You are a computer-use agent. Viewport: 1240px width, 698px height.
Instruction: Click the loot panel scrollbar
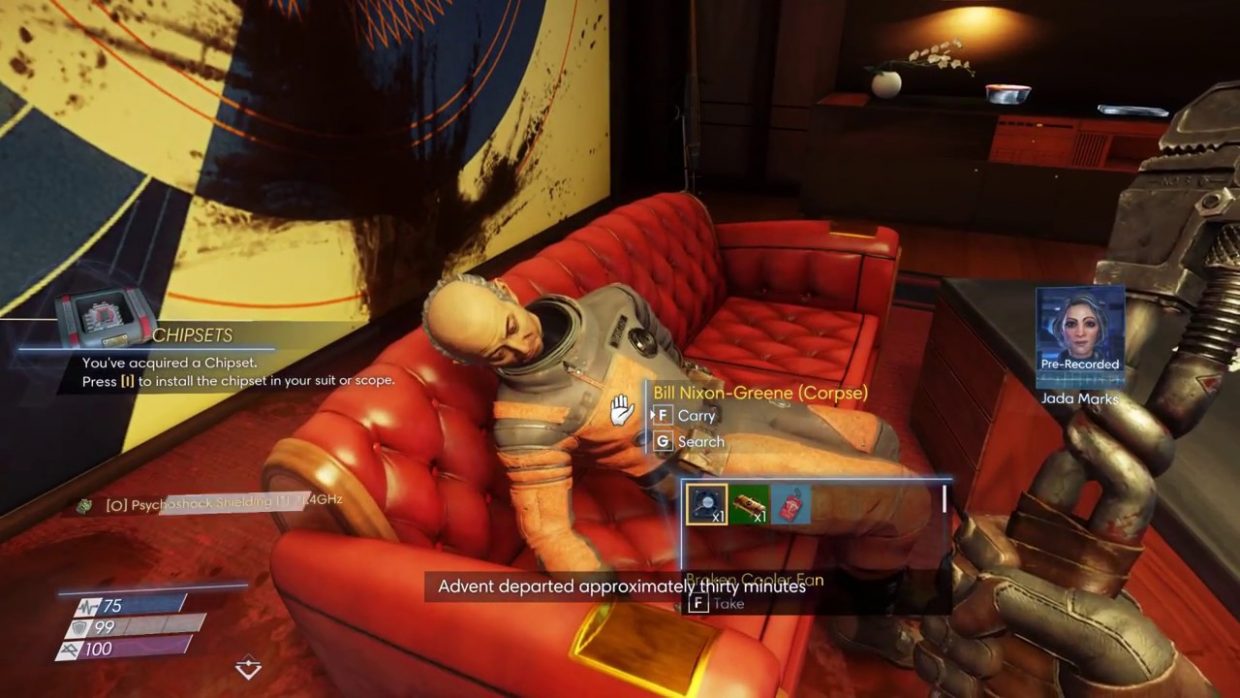point(944,499)
